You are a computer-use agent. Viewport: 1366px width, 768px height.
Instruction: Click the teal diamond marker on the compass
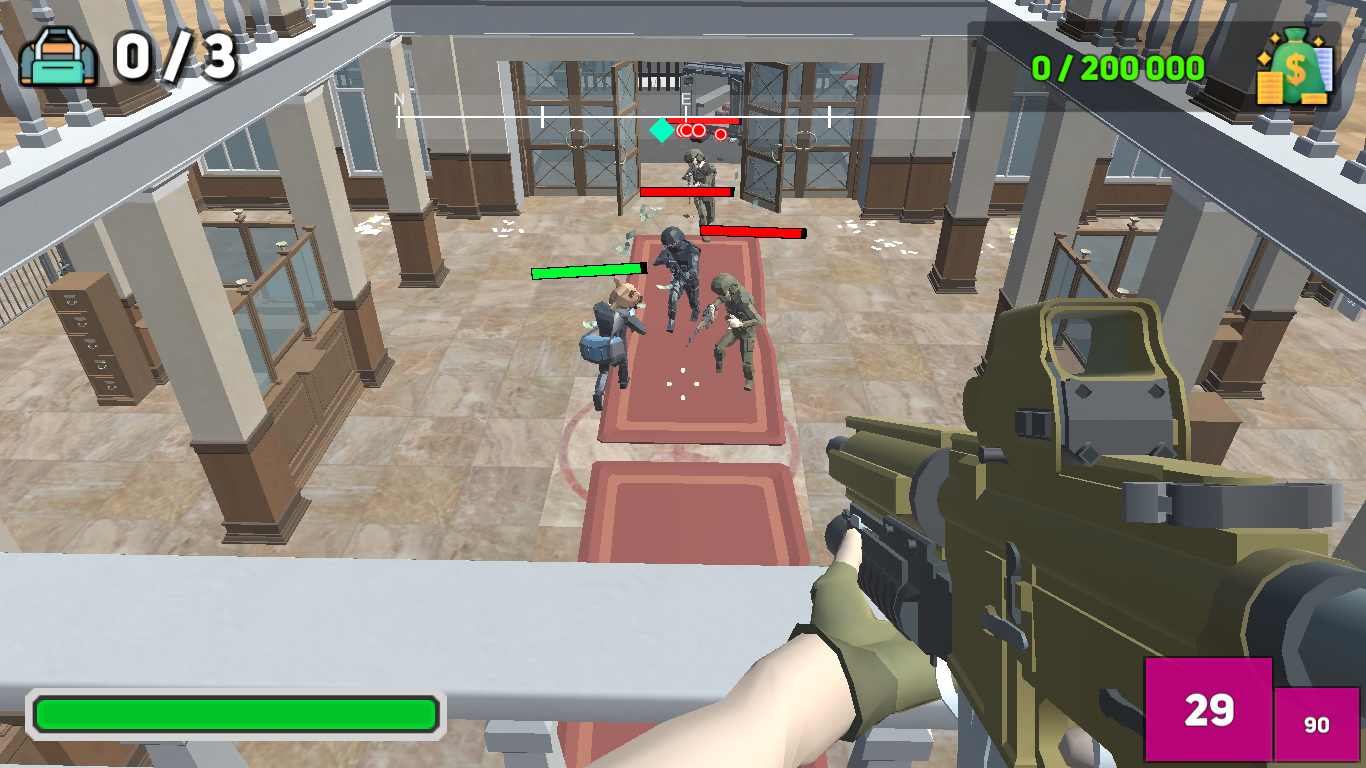point(661,130)
